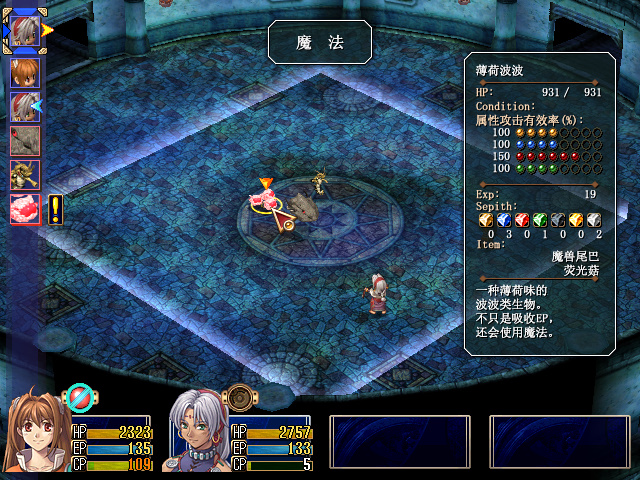Confirm the targeted pink pom enemy
Screen dimensions: 640x480
tap(265, 201)
